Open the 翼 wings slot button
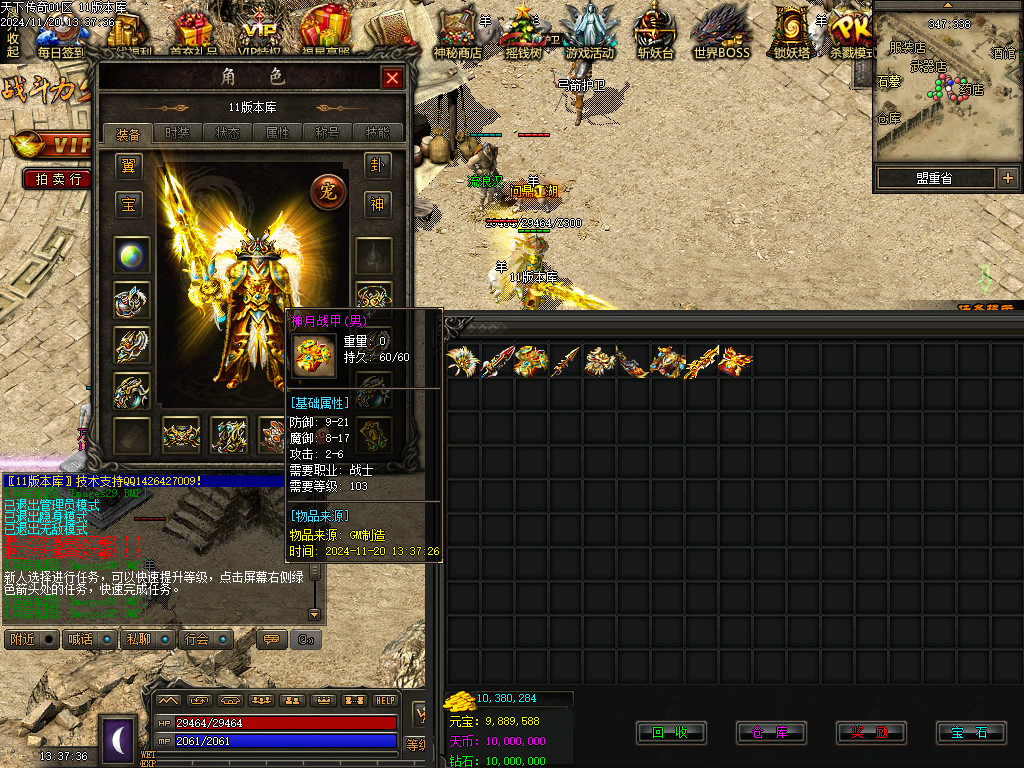Viewport: 1024px width, 768px height. (x=128, y=165)
